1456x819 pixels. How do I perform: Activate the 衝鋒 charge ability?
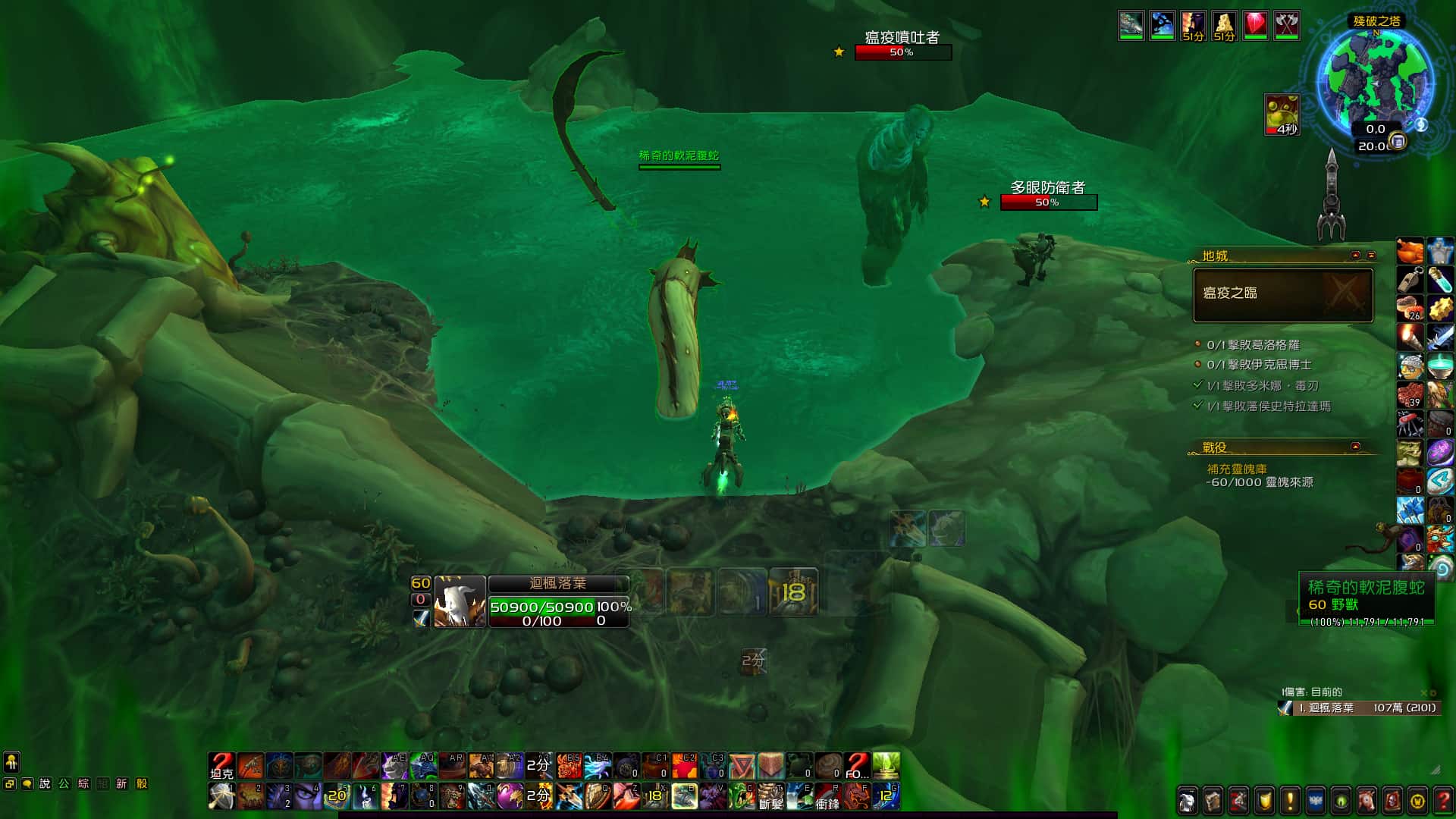[x=827, y=796]
